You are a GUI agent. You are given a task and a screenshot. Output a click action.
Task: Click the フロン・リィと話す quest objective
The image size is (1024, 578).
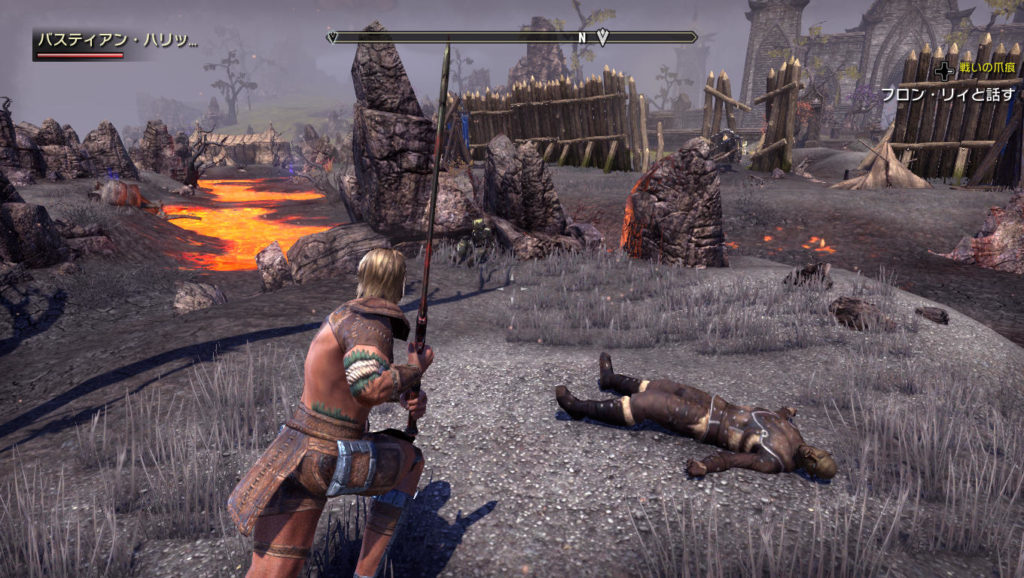948,95
